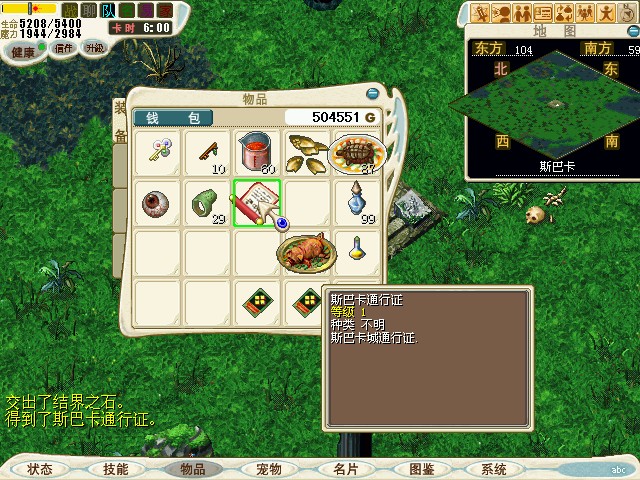Choose the blue potion bottle stack
Viewport: 640px width, 480px height.
358,201
